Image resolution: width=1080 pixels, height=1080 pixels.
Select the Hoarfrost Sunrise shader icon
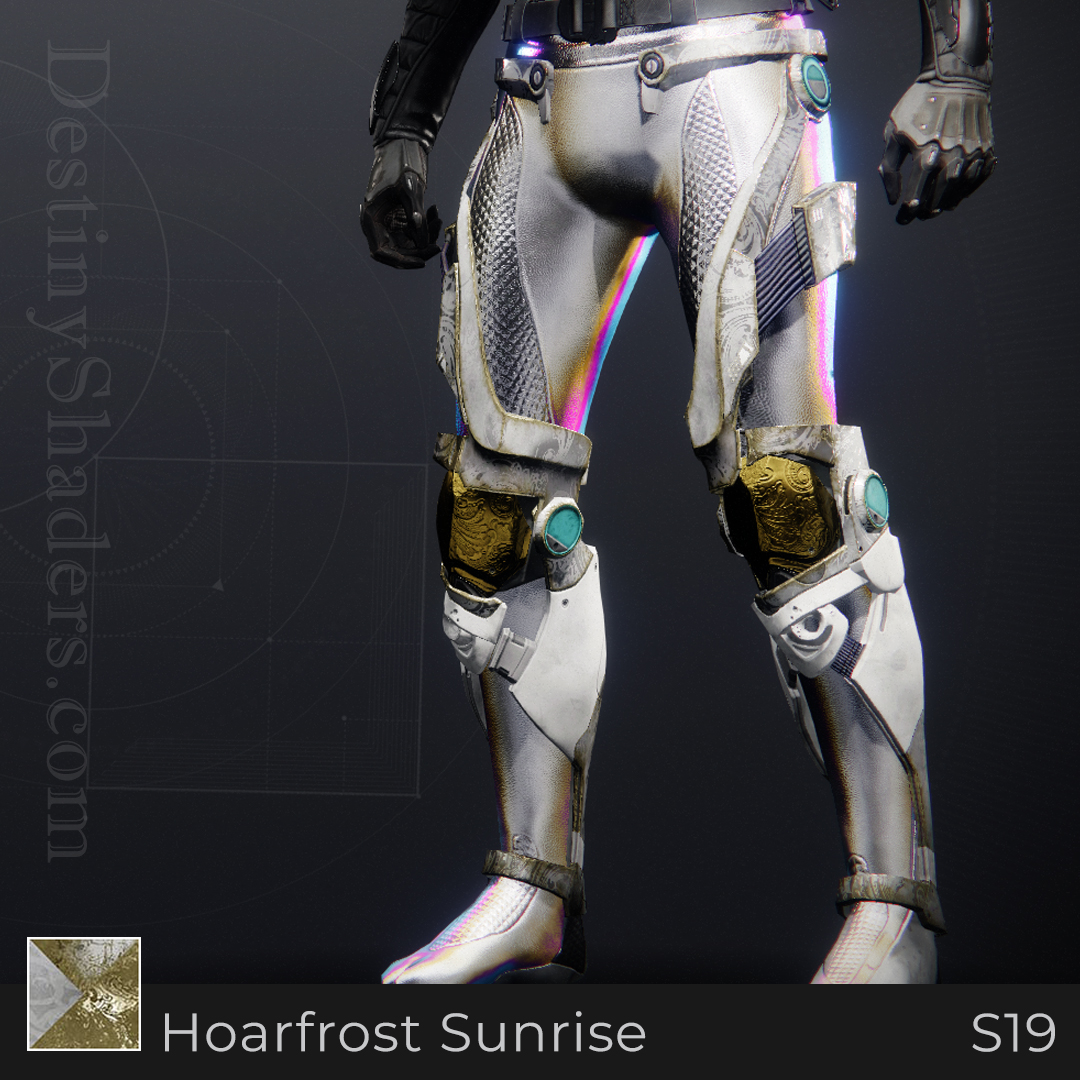pyautogui.click(x=84, y=994)
